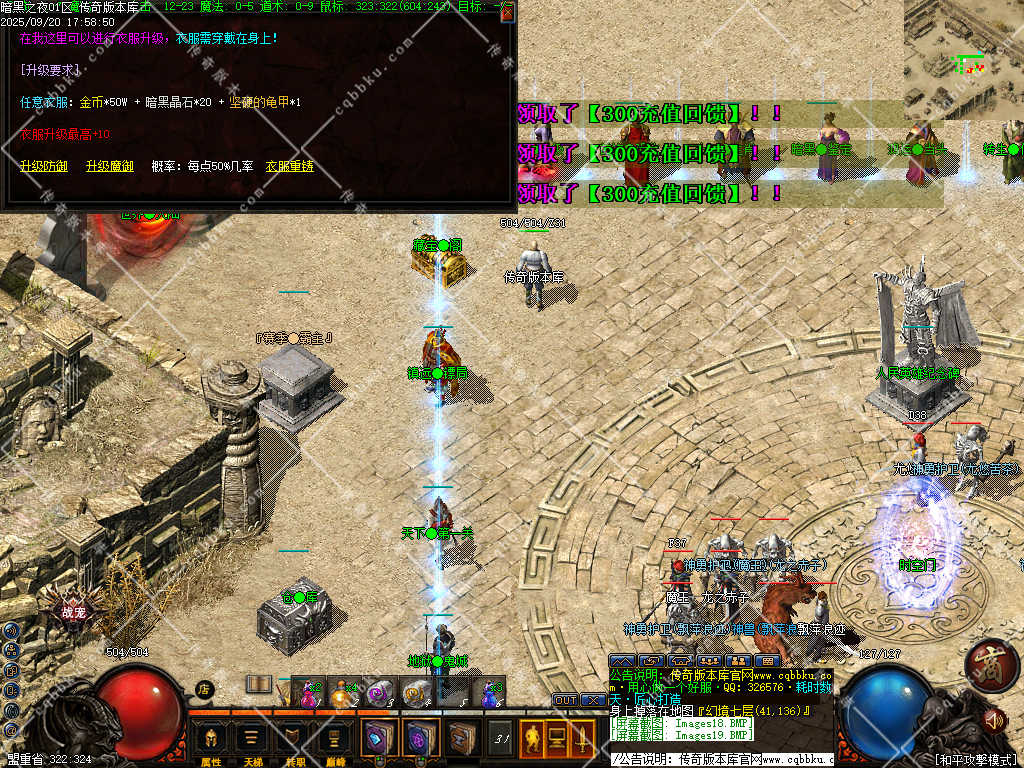The width and height of the screenshot is (1024, 768).
Task: Close the clothing upgrade dialog
Action: 507,13
